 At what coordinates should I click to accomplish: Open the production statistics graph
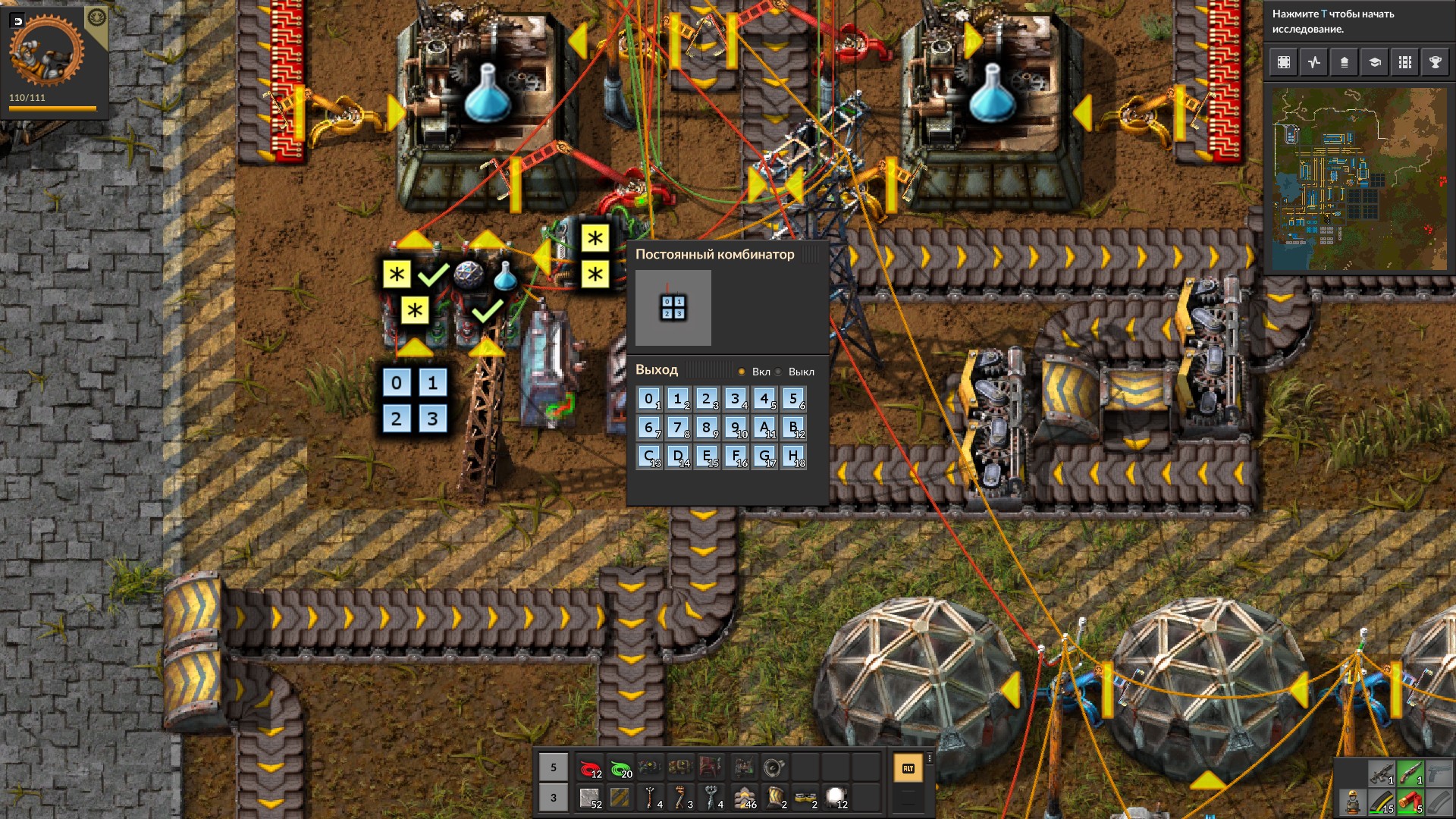pyautogui.click(x=1314, y=62)
